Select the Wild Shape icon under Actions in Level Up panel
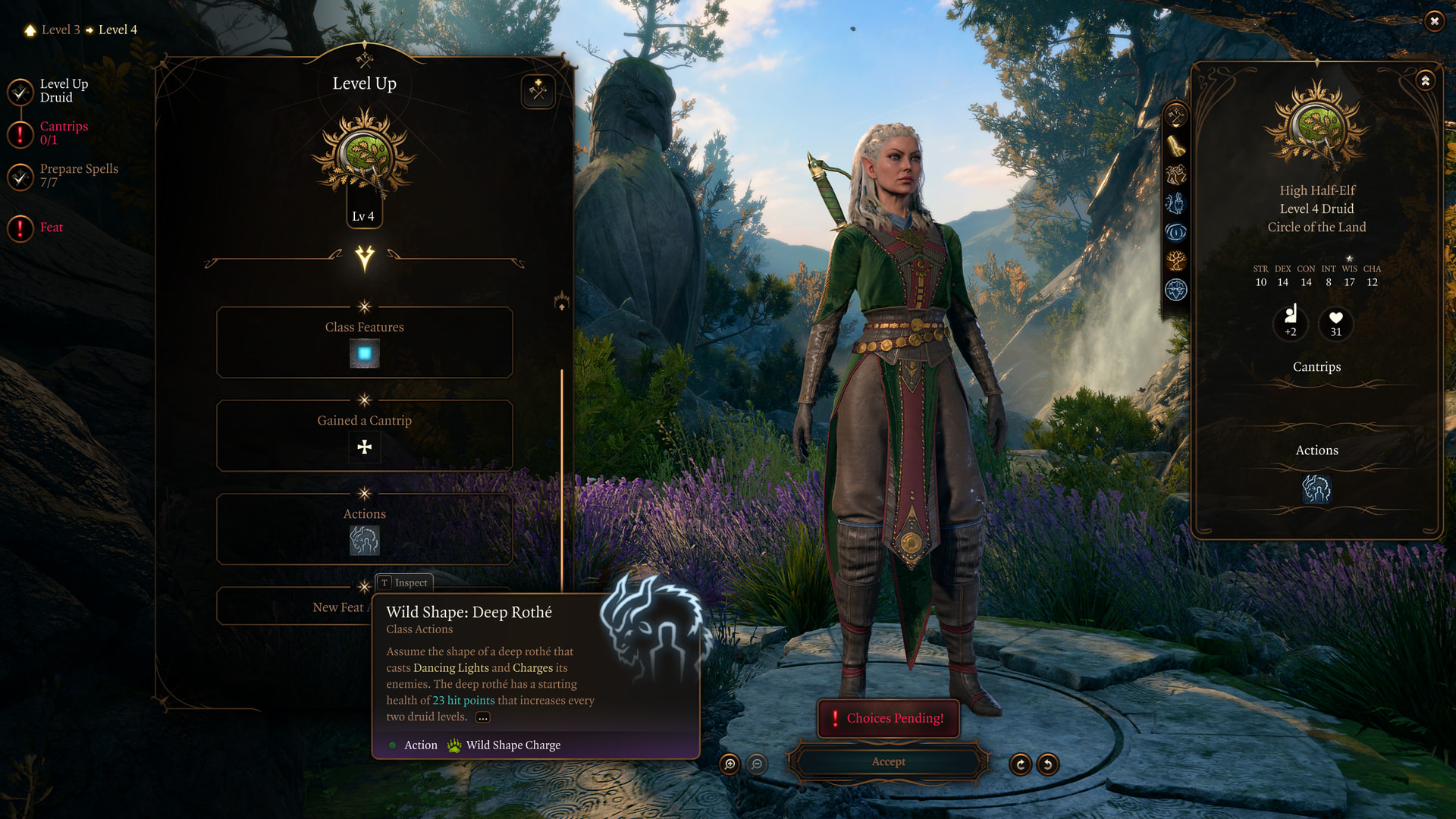The image size is (1456, 819). (365, 541)
